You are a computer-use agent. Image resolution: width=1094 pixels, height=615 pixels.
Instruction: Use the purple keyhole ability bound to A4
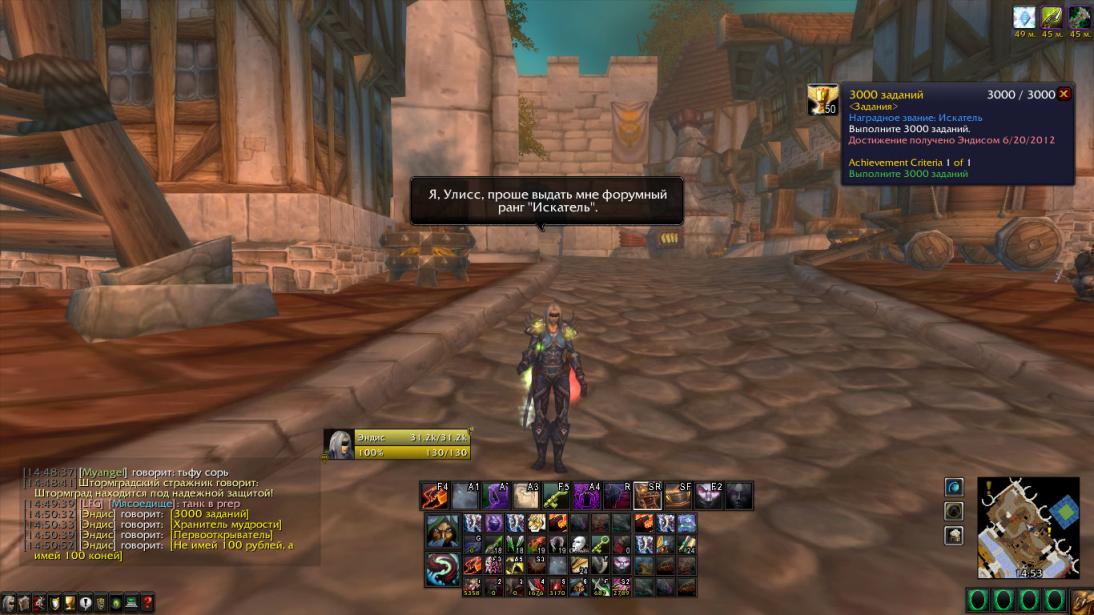(587, 495)
